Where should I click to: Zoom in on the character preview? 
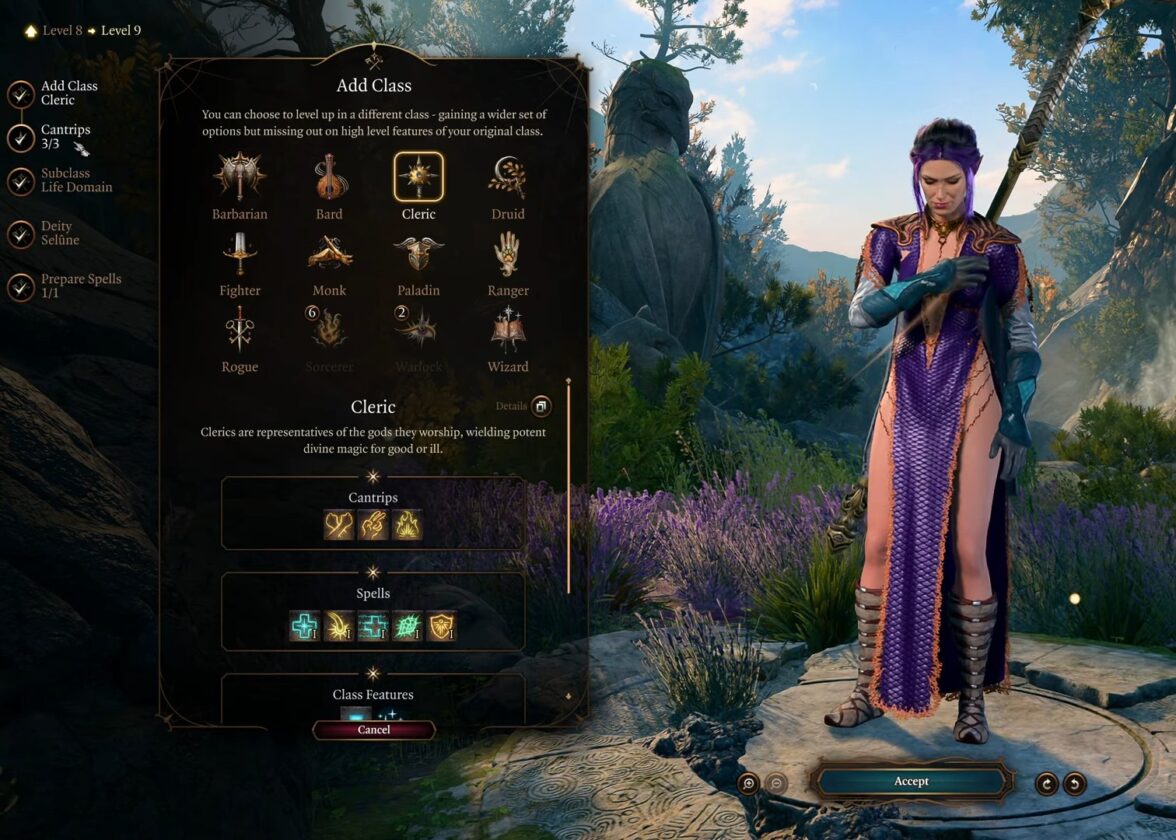pos(749,783)
